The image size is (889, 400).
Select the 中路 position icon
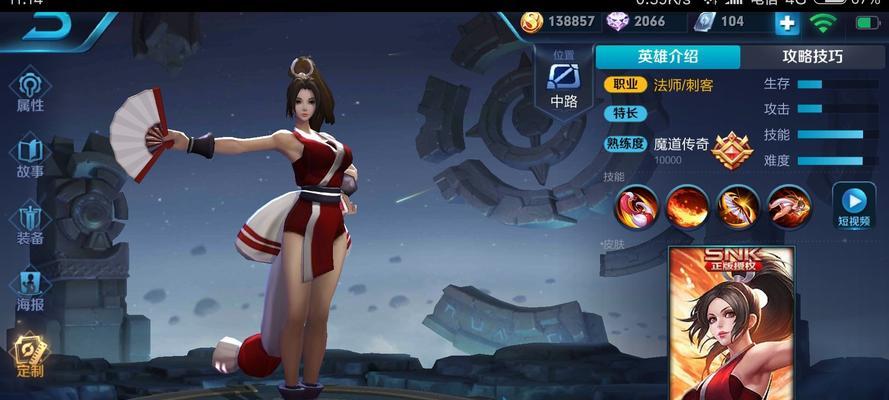(x=564, y=80)
